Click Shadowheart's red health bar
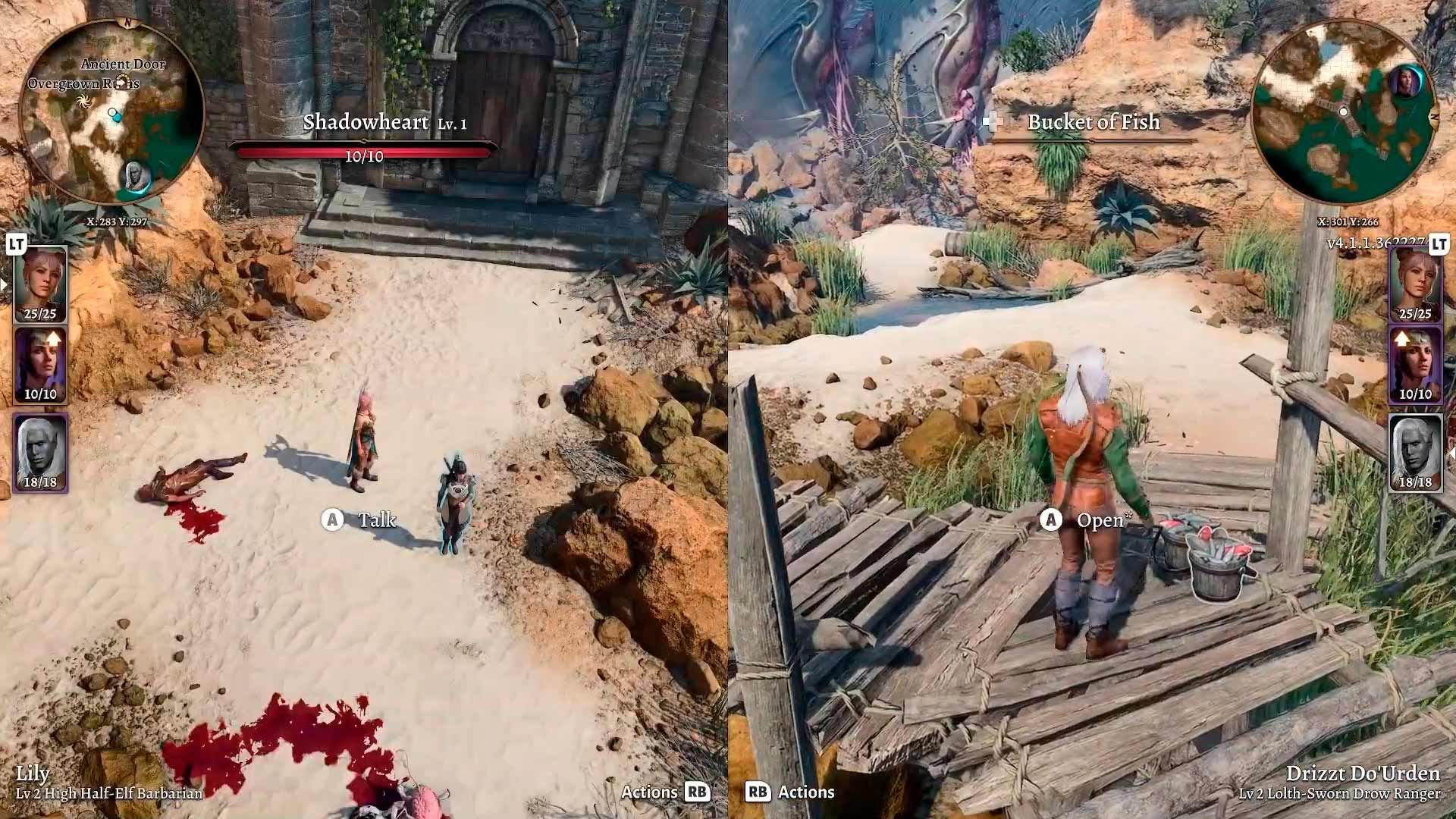This screenshot has width=1456, height=819. (x=366, y=151)
